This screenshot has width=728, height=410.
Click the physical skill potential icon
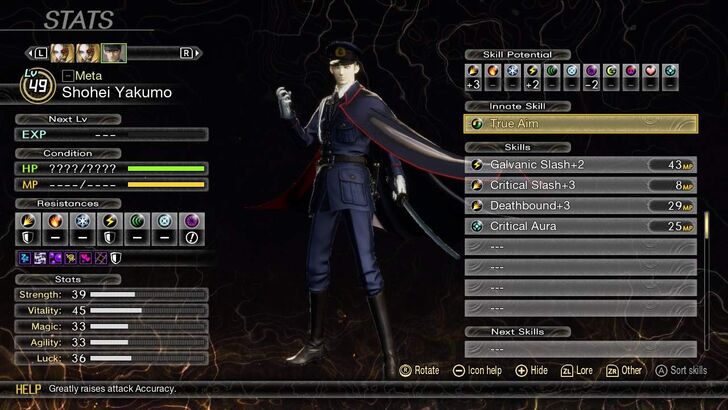click(x=473, y=71)
